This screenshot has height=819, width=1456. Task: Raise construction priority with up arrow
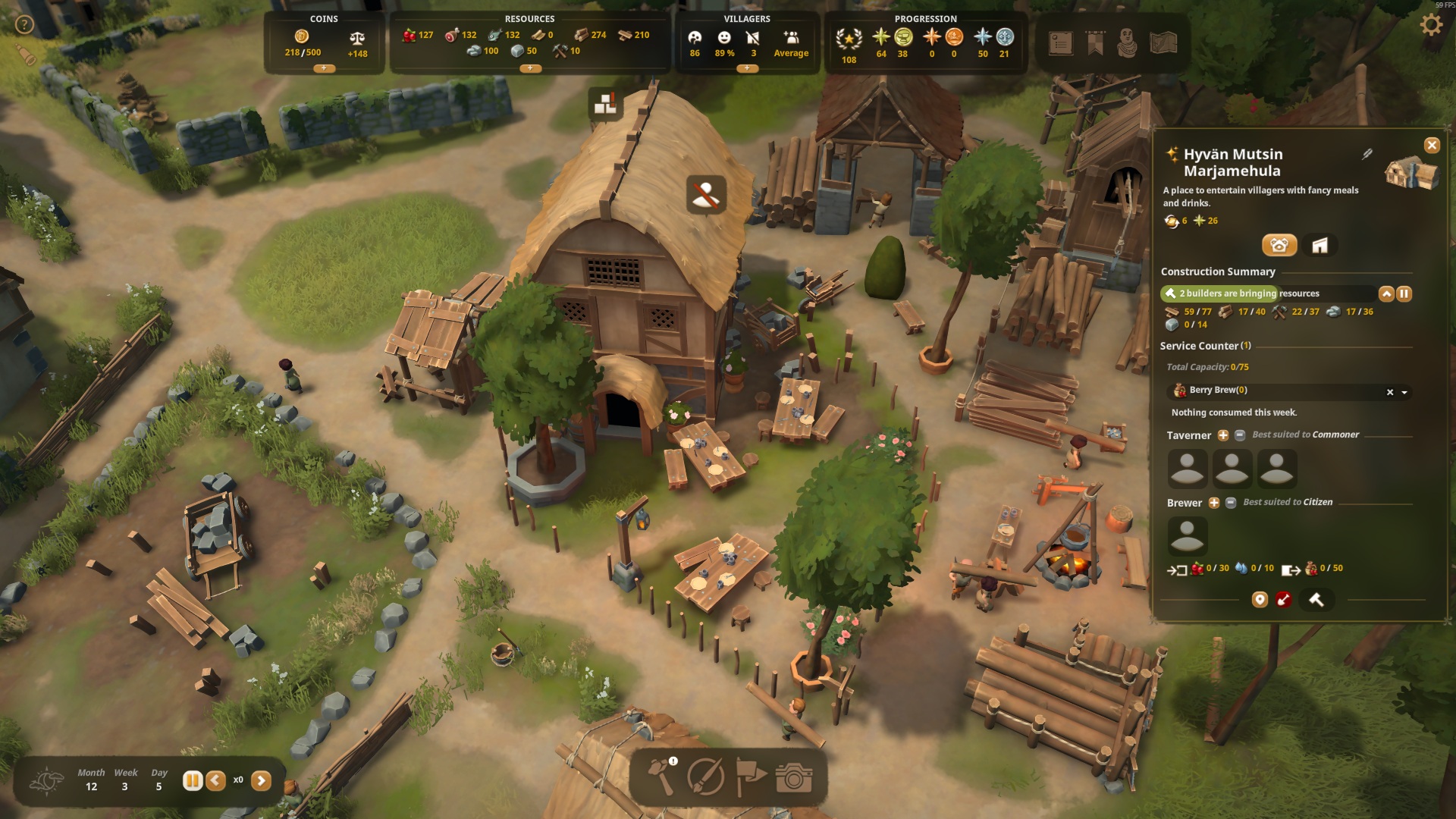(x=1386, y=293)
